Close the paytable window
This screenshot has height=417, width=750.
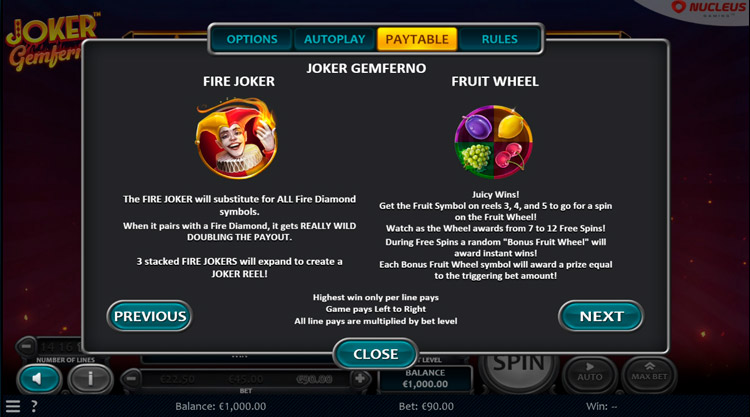tap(375, 354)
